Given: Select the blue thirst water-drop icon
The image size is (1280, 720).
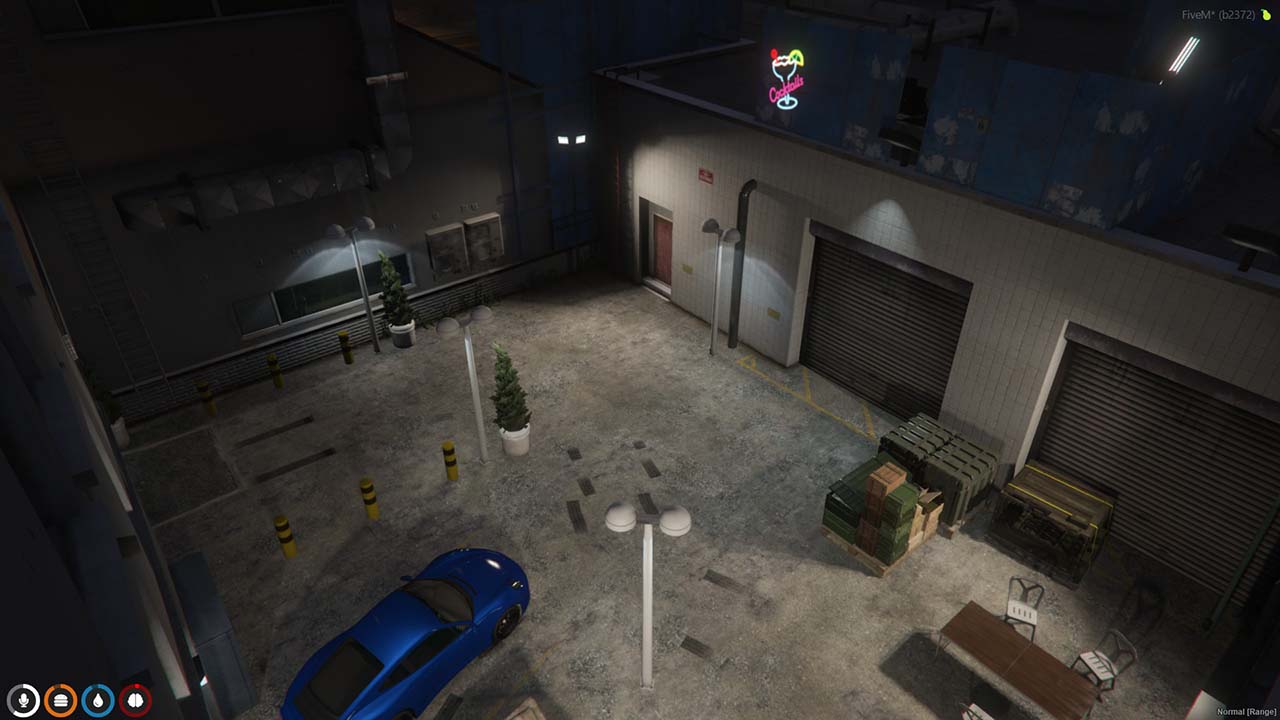Looking at the screenshot, I should (96, 702).
